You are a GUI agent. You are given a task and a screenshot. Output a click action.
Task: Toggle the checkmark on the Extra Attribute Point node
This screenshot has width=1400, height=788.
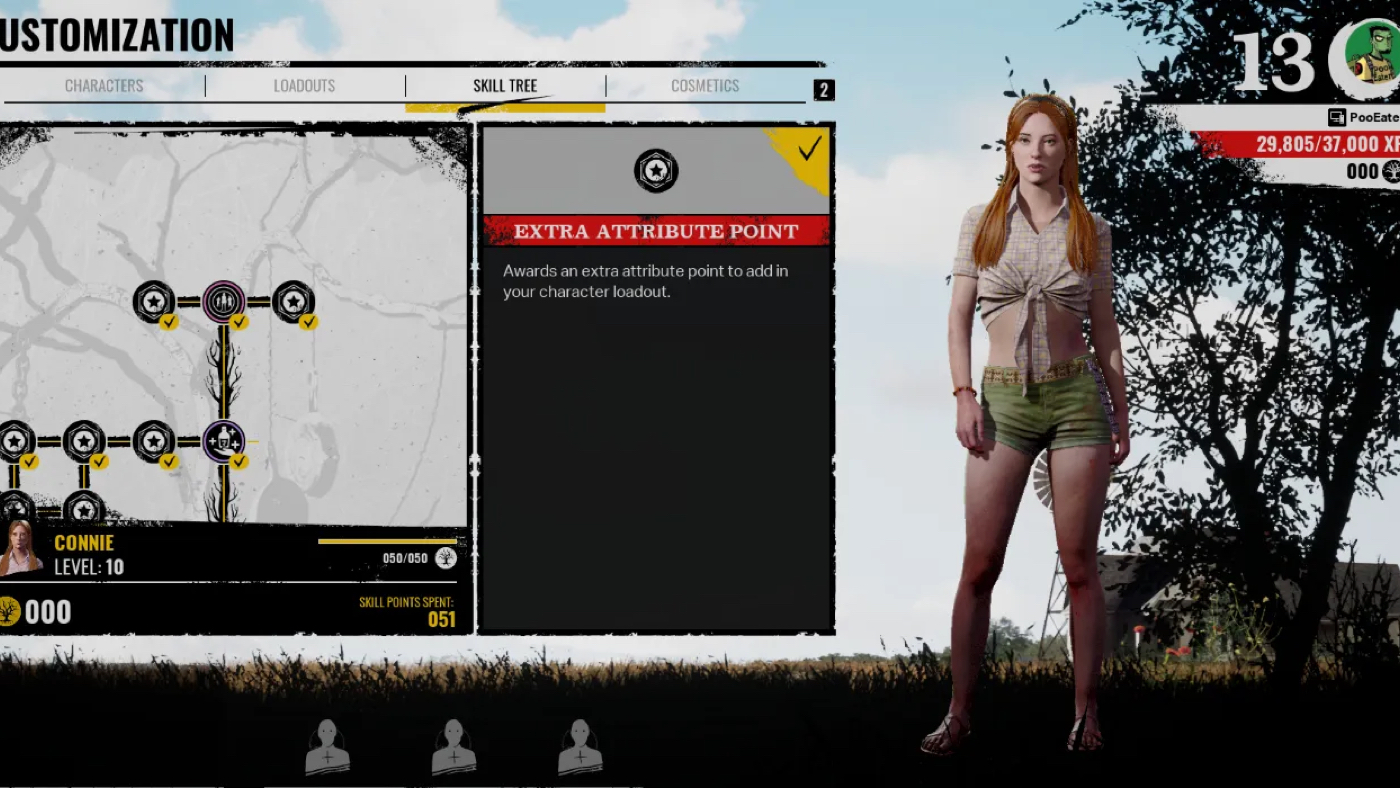tap(238, 462)
